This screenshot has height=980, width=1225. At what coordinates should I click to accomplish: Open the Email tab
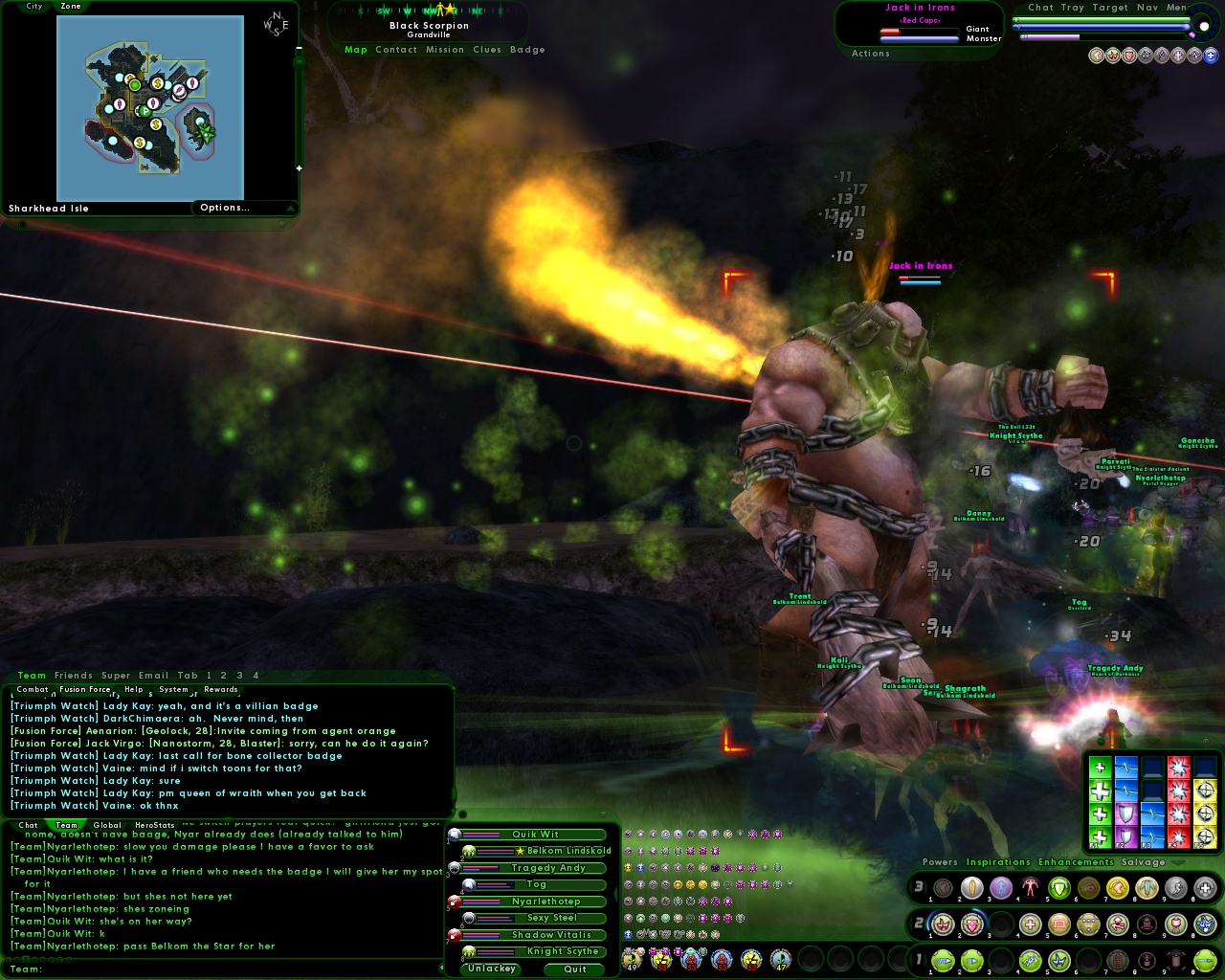(153, 676)
